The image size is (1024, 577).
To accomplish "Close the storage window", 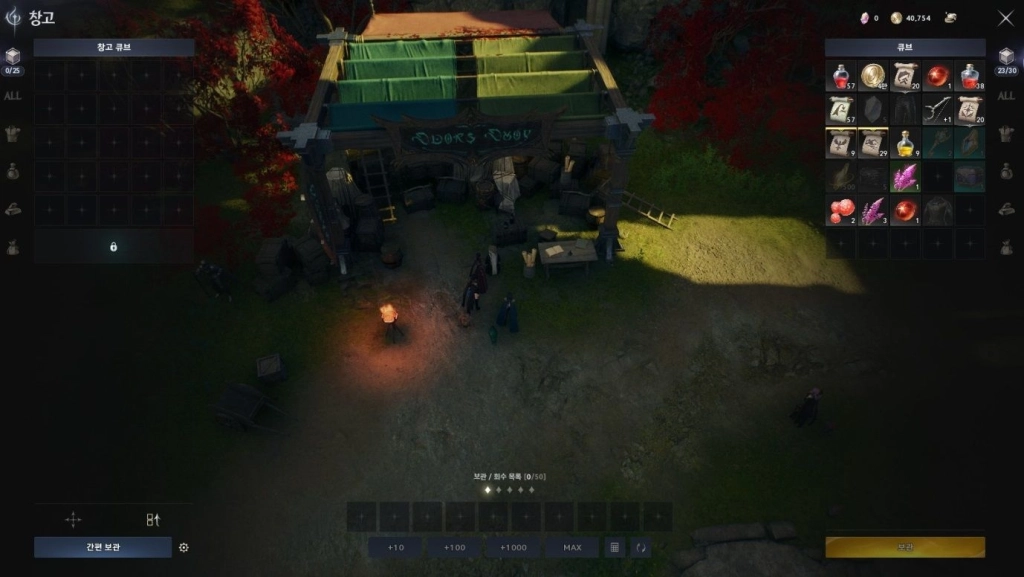I will pyautogui.click(x=1005, y=18).
